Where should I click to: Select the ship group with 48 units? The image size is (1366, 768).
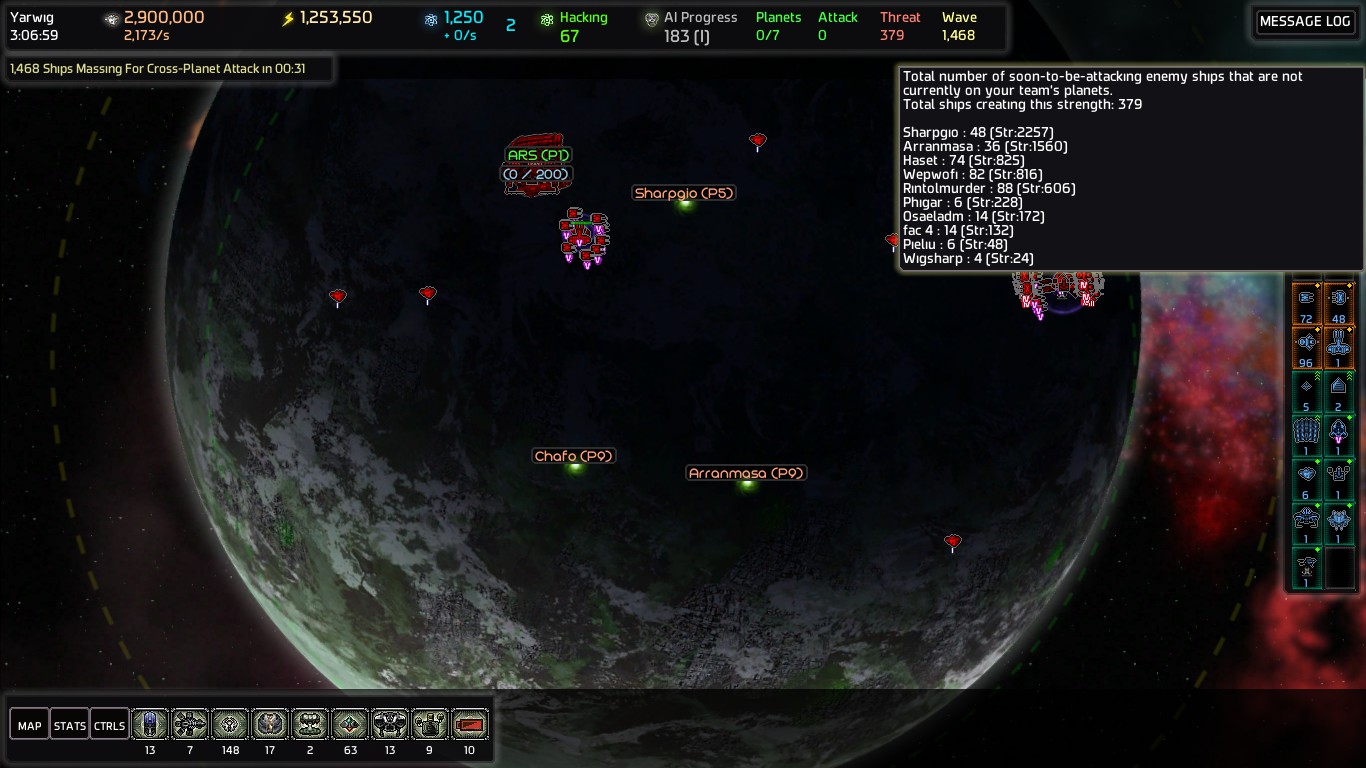[x=1338, y=301]
